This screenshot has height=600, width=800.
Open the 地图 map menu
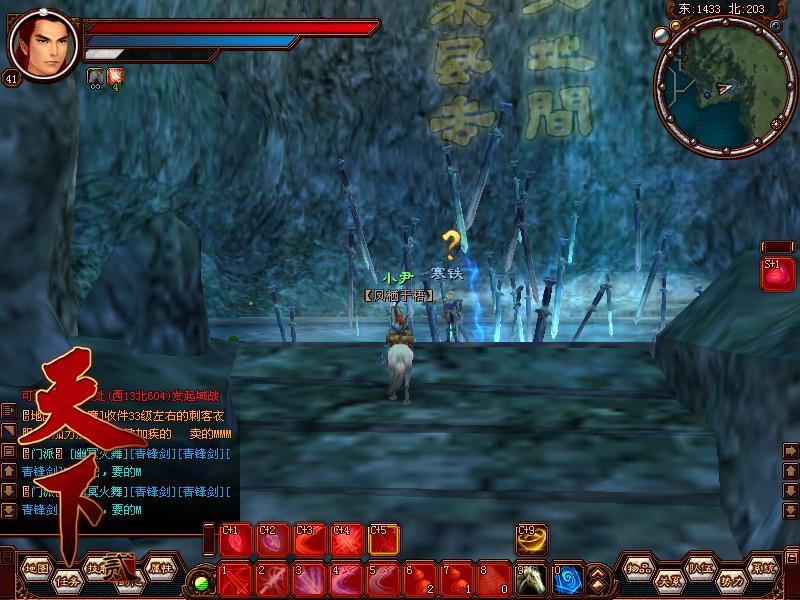pos(36,567)
